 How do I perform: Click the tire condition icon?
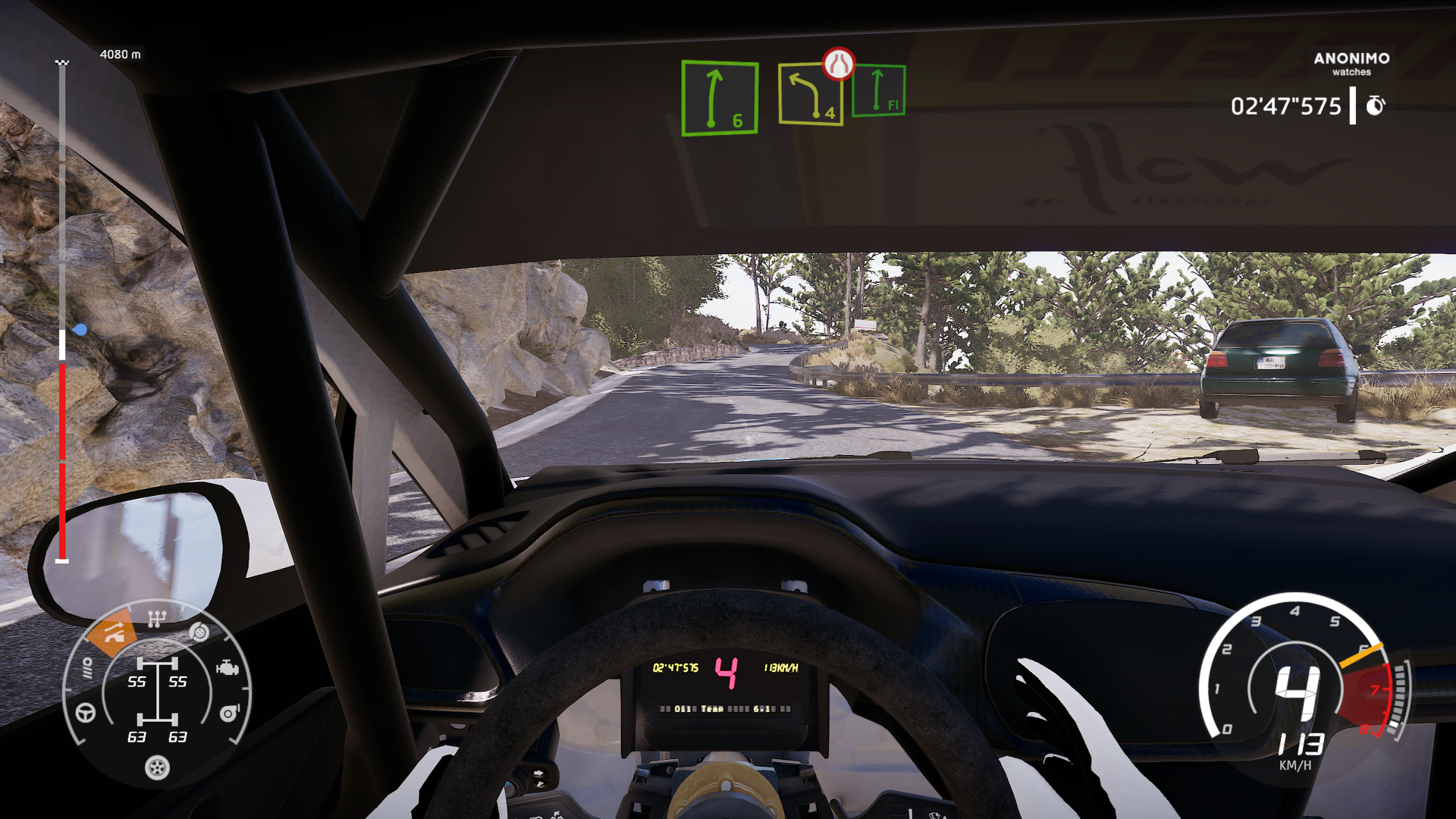[x=157, y=768]
